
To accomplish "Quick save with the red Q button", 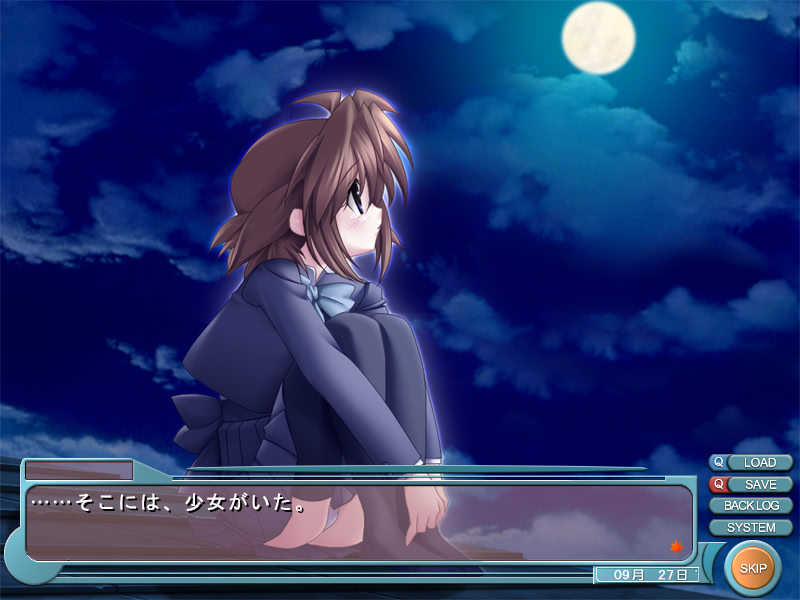I will click(x=717, y=484).
